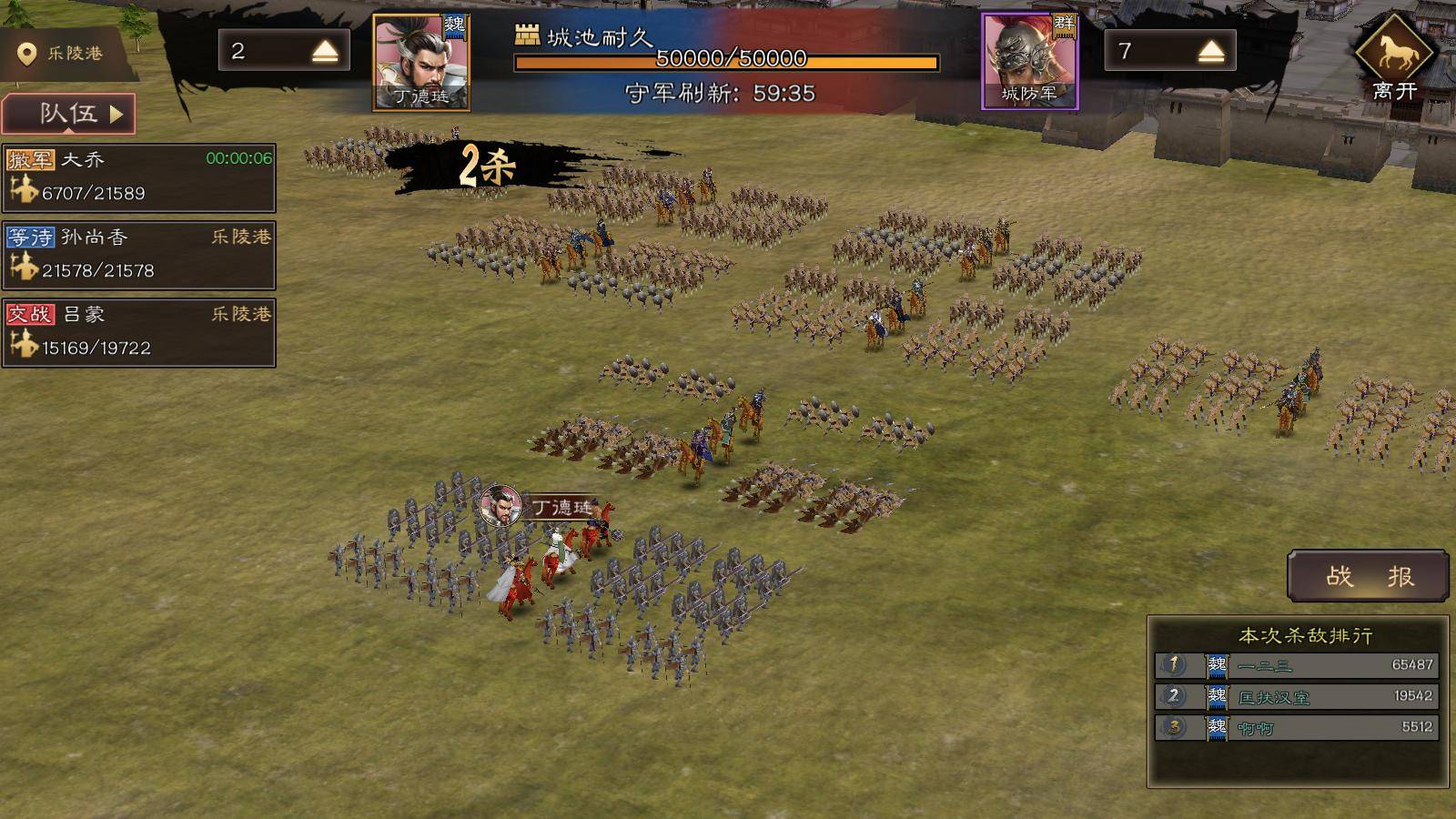View the 城防军 defender portrait

[x=1029, y=62]
